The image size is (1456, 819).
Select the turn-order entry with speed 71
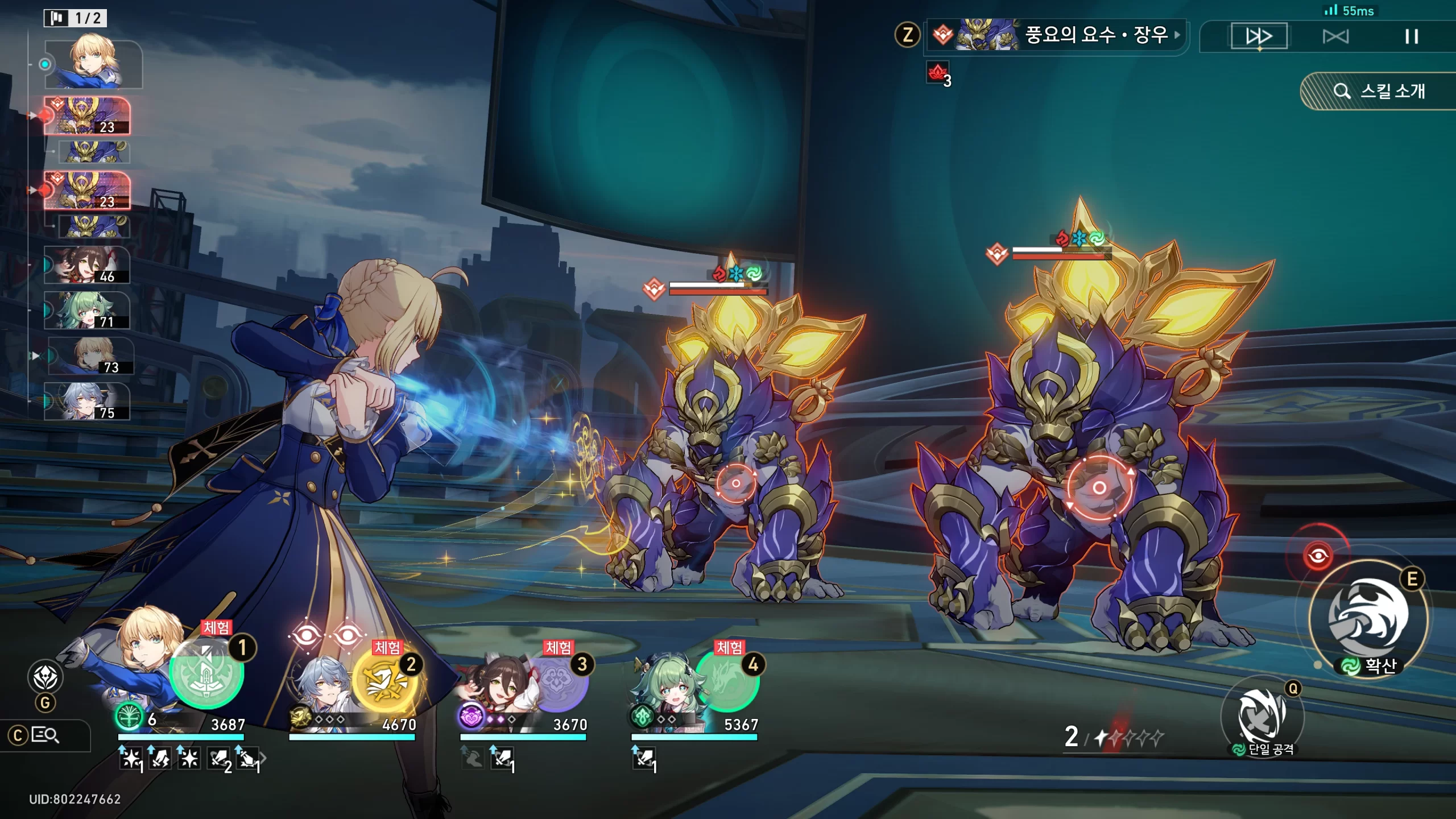coord(87,311)
